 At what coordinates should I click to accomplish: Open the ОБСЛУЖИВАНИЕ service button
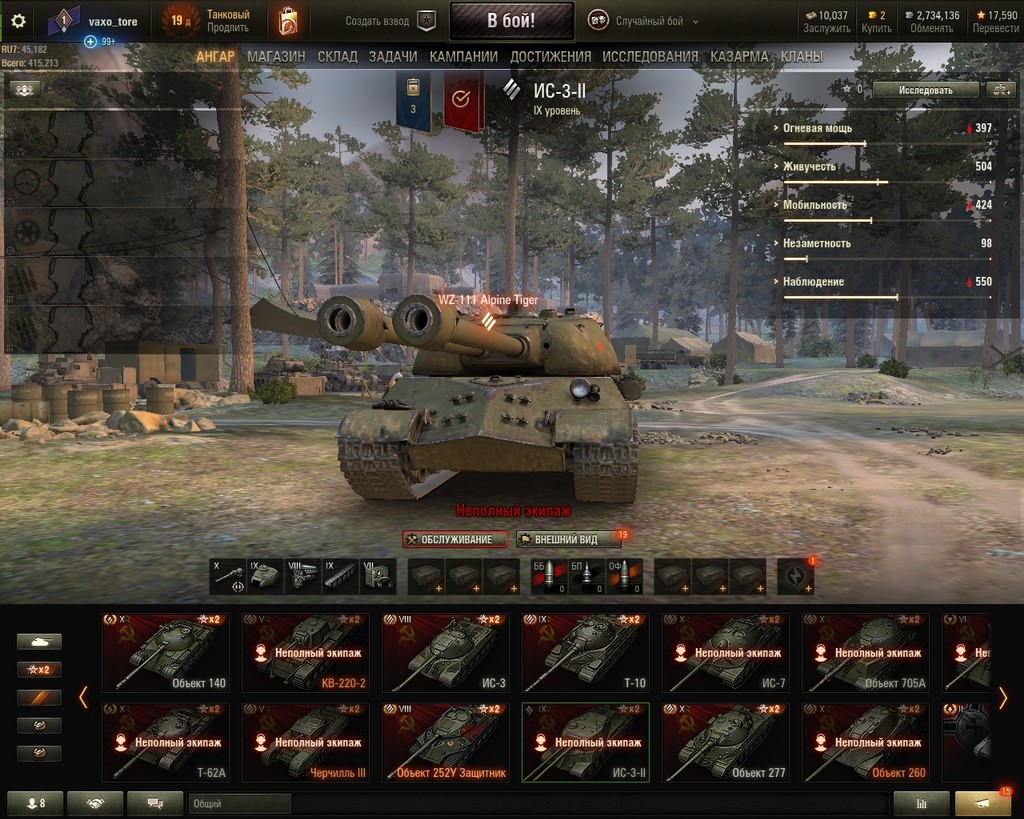[x=455, y=539]
